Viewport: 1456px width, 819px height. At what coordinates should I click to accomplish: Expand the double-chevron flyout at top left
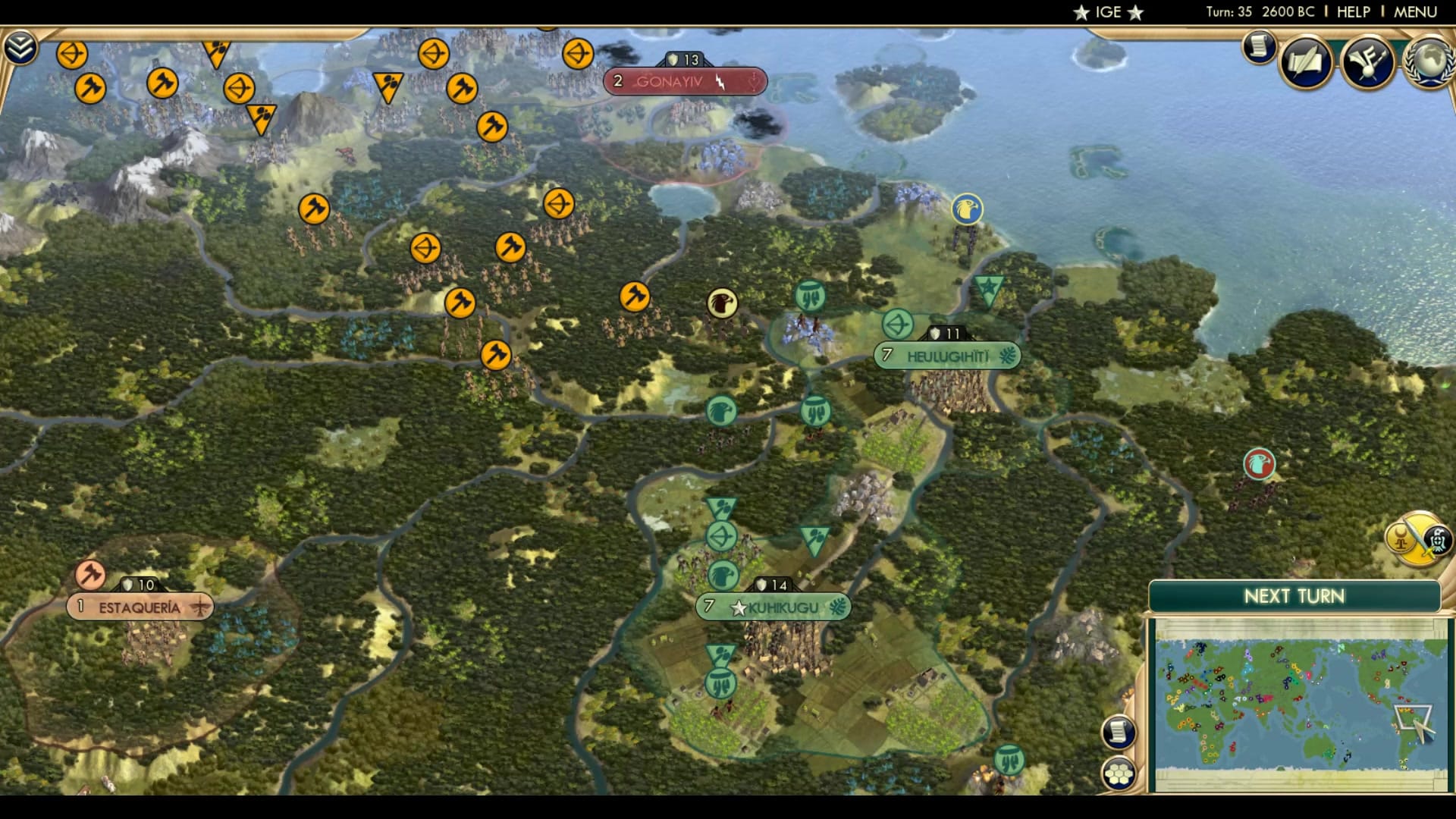(x=22, y=46)
